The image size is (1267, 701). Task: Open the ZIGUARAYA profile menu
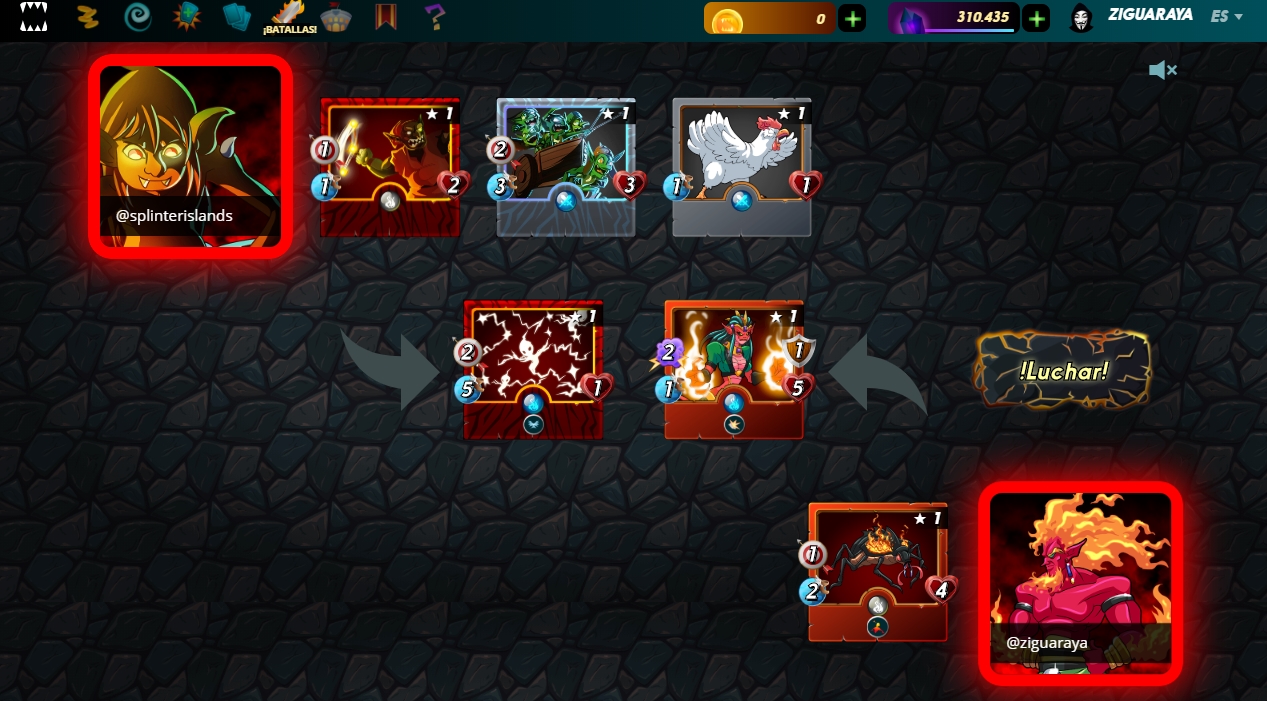1149,16
